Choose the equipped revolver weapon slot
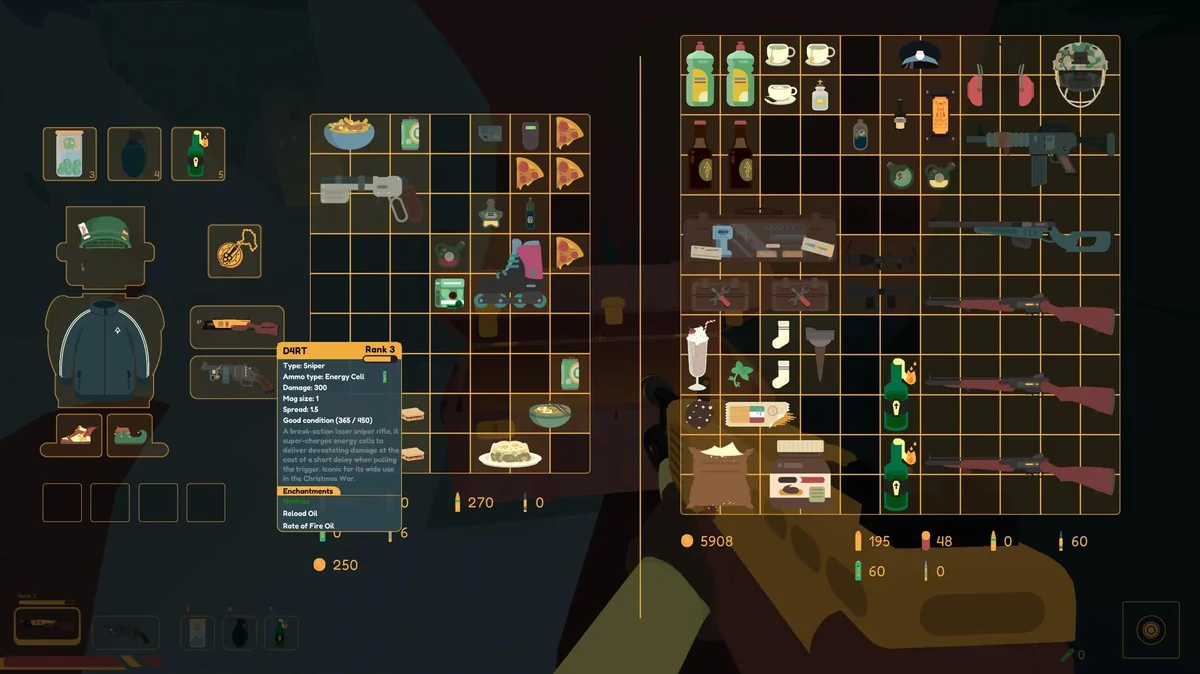1200x674 pixels. 237,376
